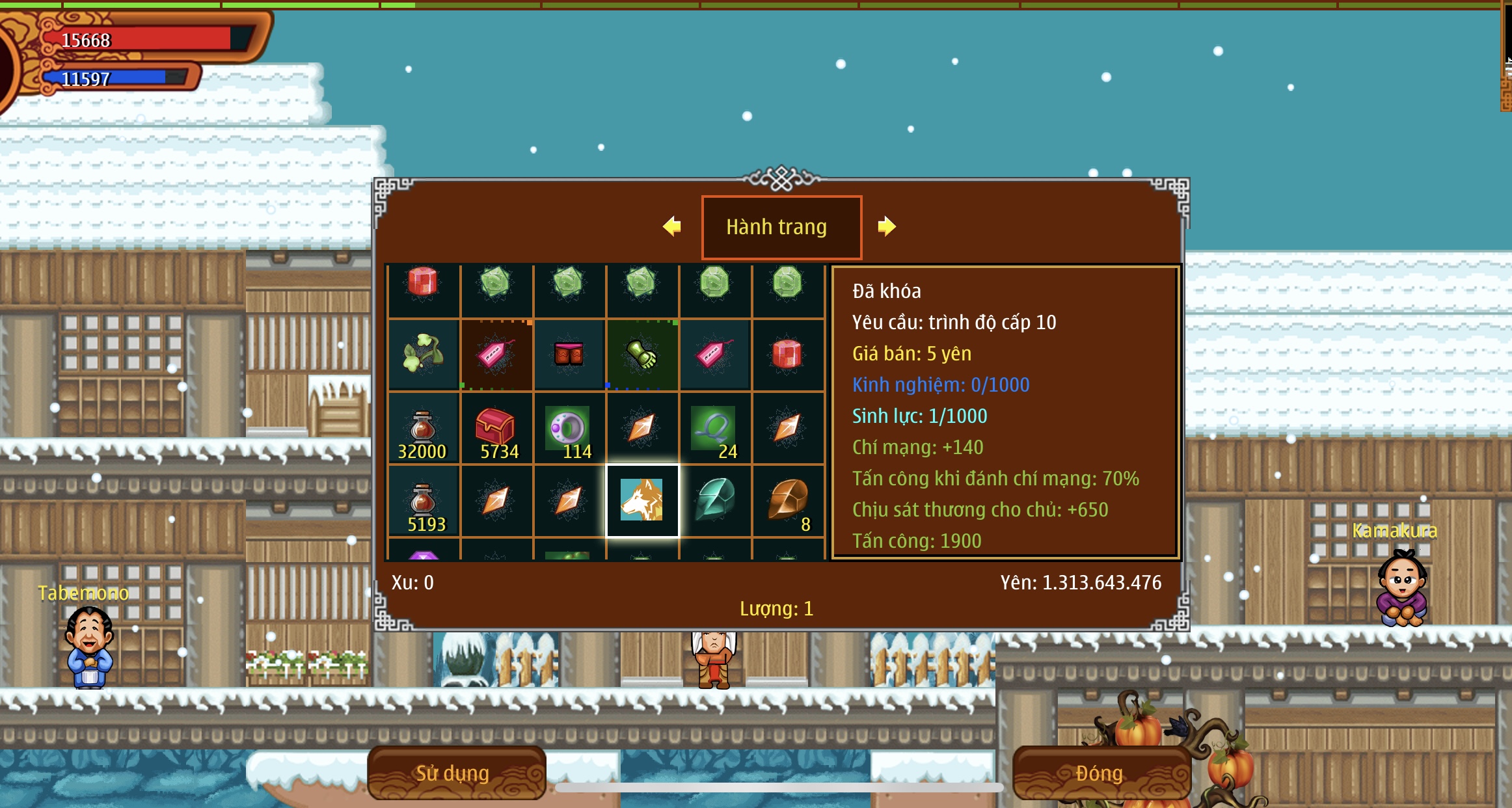Select the purple ring stack of 114
Screen dimensions: 1512x808
[569, 428]
